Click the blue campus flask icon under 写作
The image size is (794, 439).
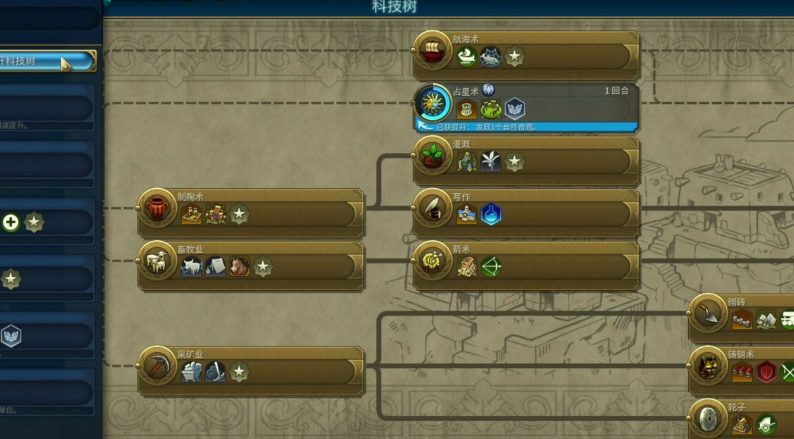[491, 214]
